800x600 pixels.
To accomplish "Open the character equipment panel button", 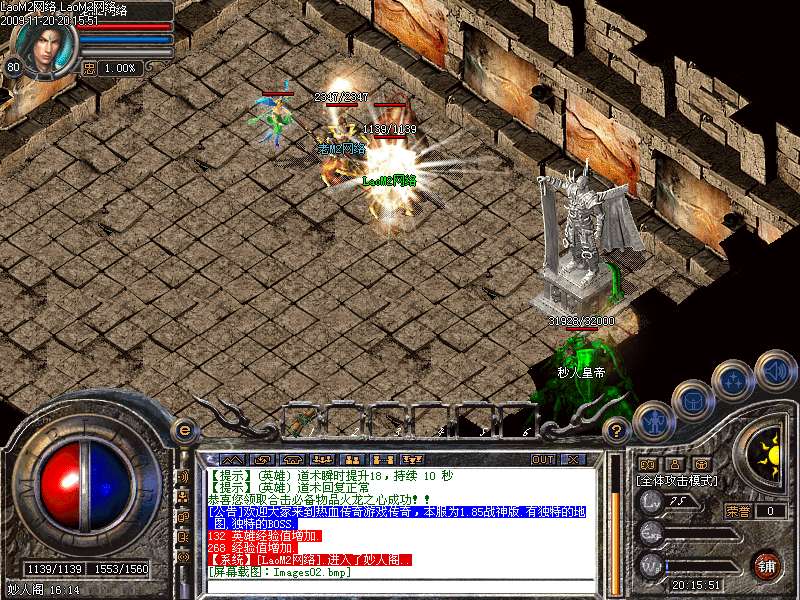I will coord(652,422).
